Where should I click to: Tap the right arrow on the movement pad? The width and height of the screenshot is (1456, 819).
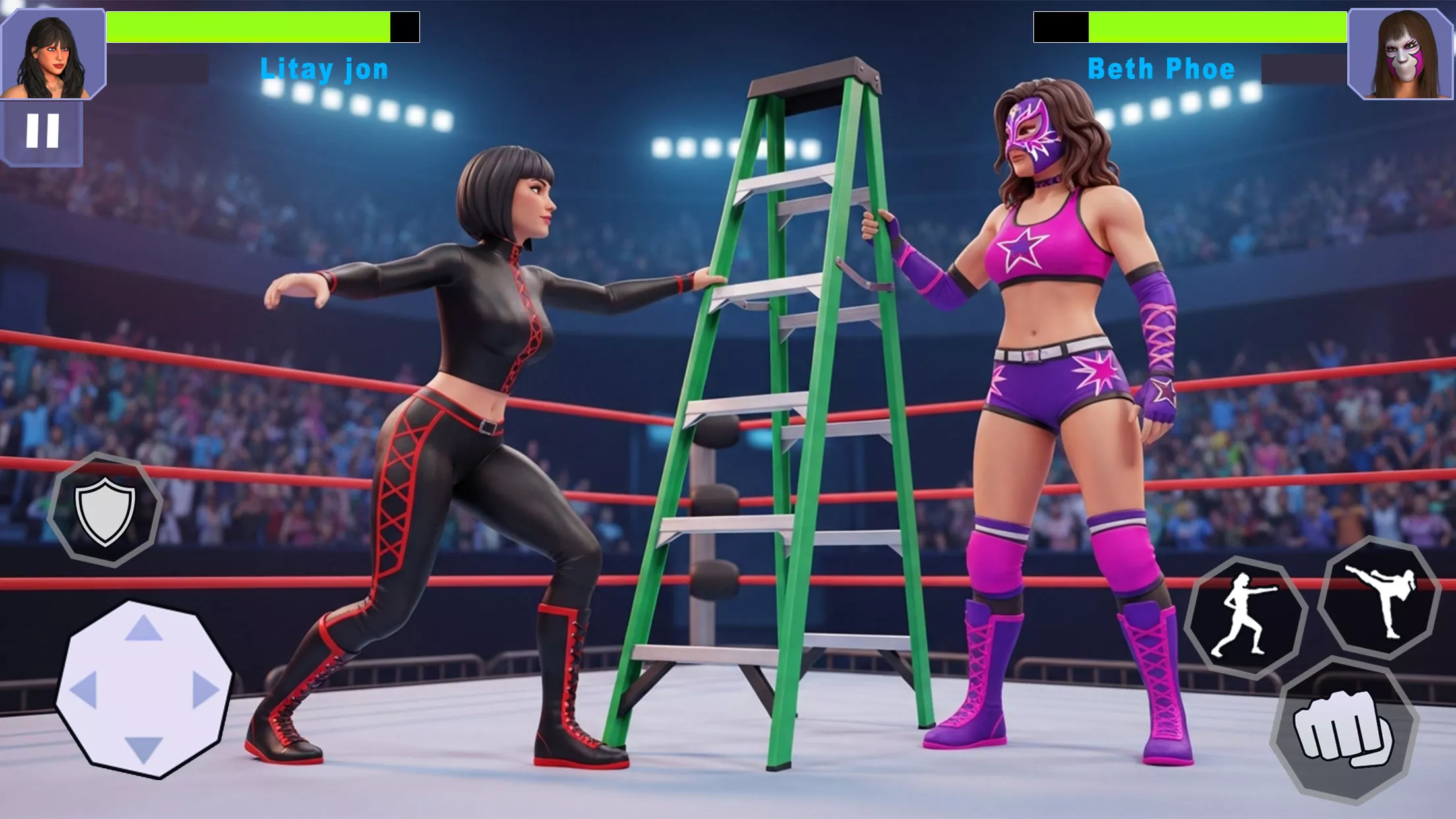point(205,690)
